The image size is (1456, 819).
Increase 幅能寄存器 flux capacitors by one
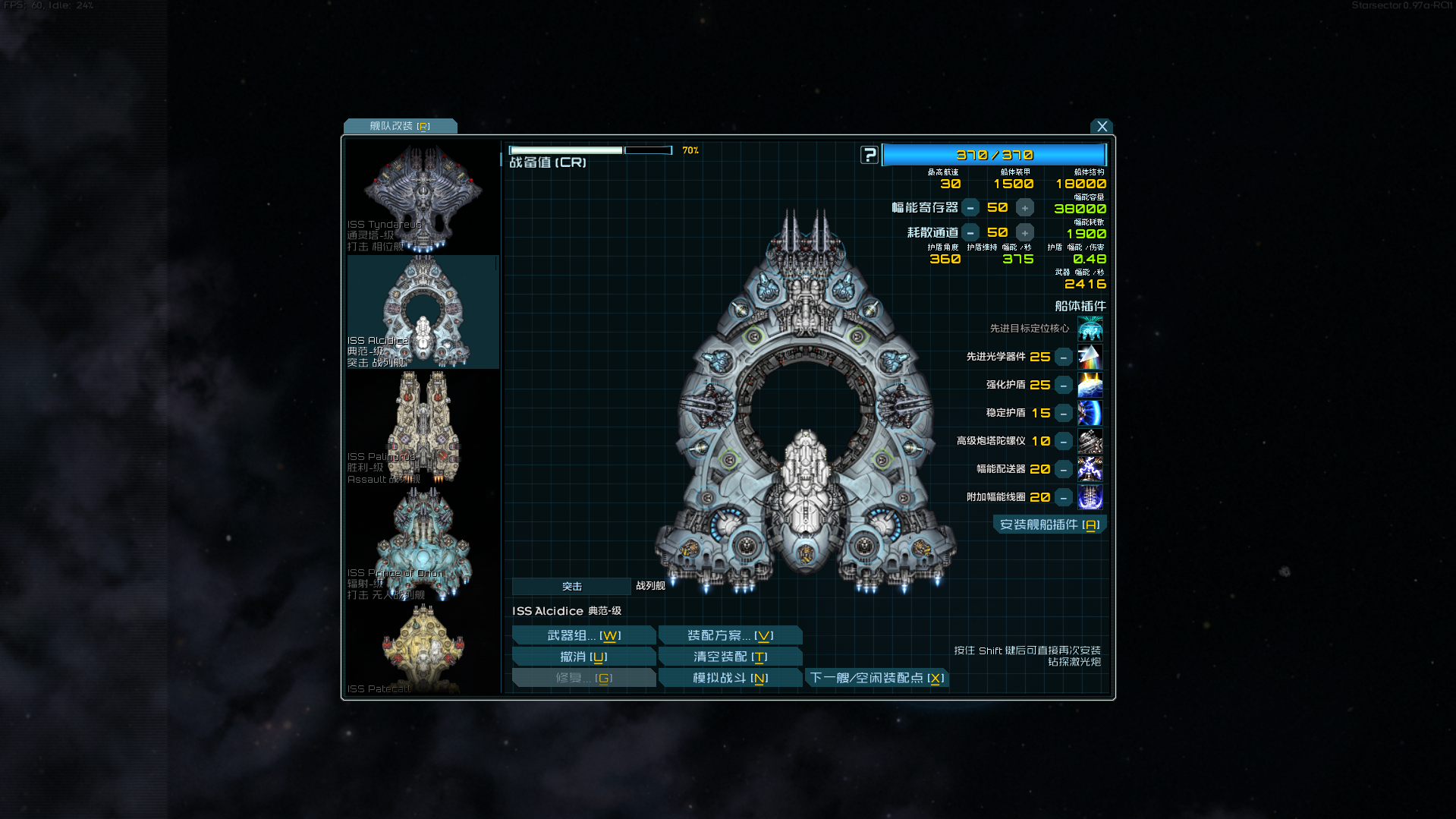click(x=1025, y=208)
